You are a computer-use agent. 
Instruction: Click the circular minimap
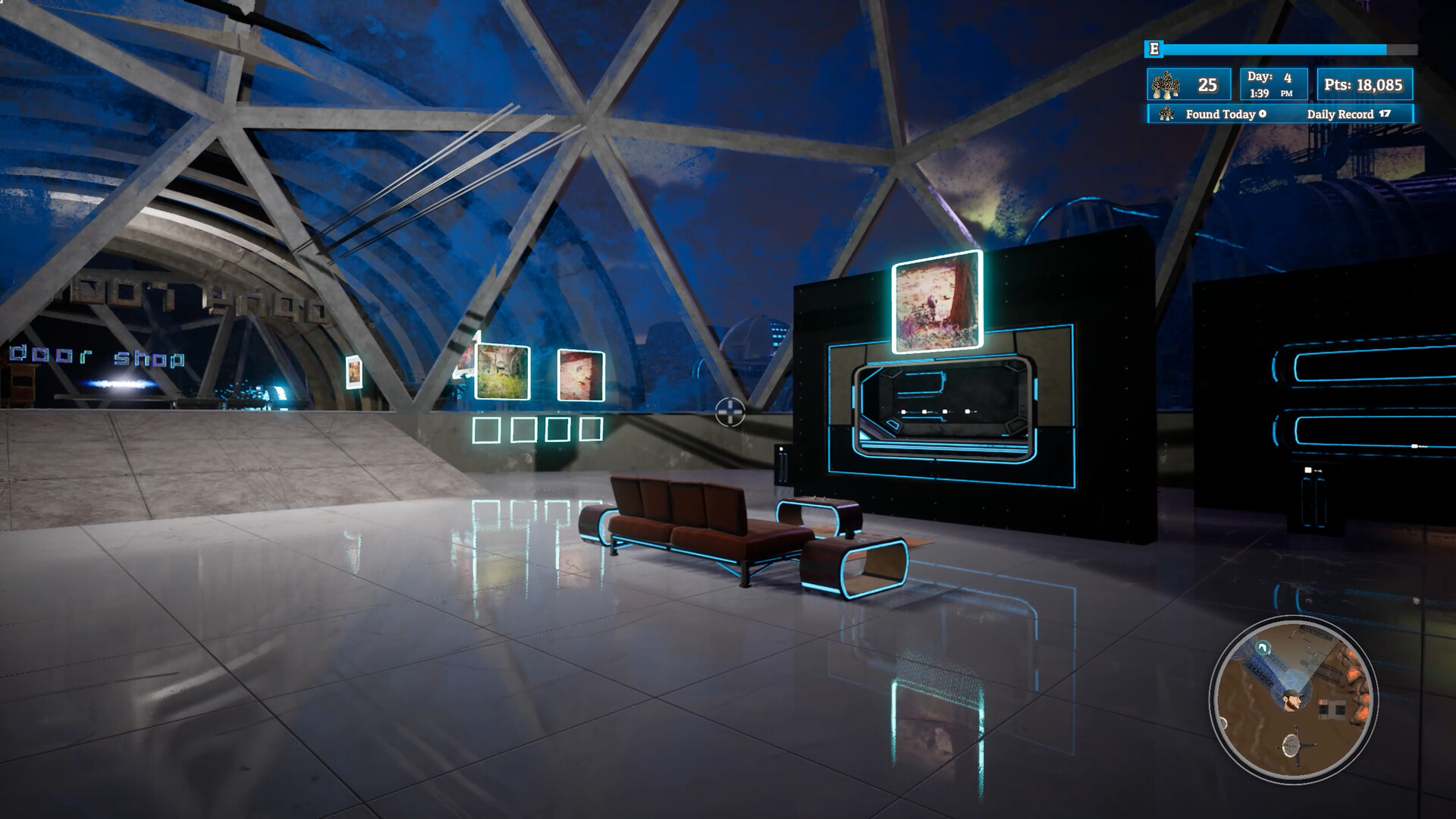(1294, 698)
